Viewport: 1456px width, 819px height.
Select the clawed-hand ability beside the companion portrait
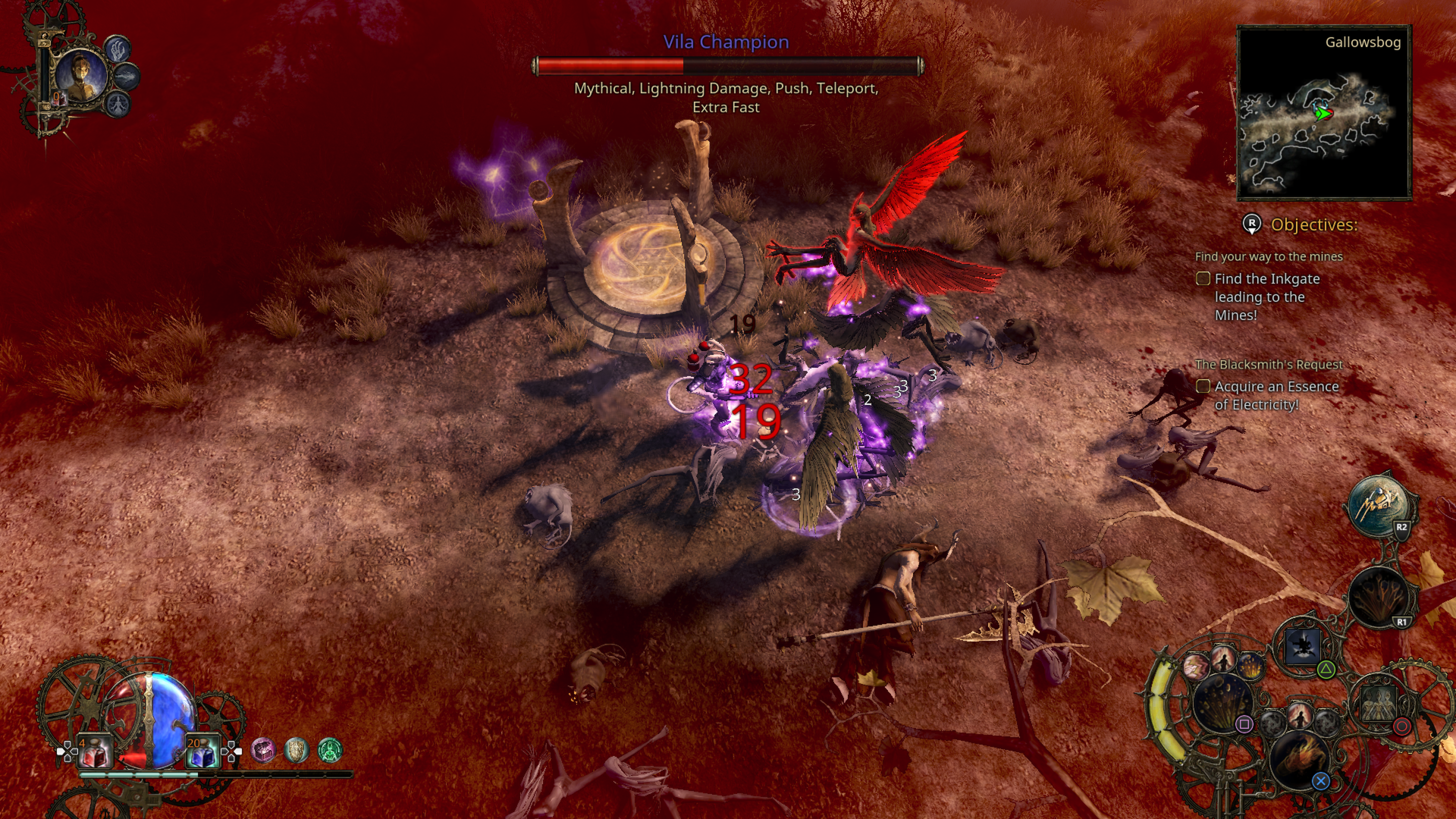click(x=117, y=51)
